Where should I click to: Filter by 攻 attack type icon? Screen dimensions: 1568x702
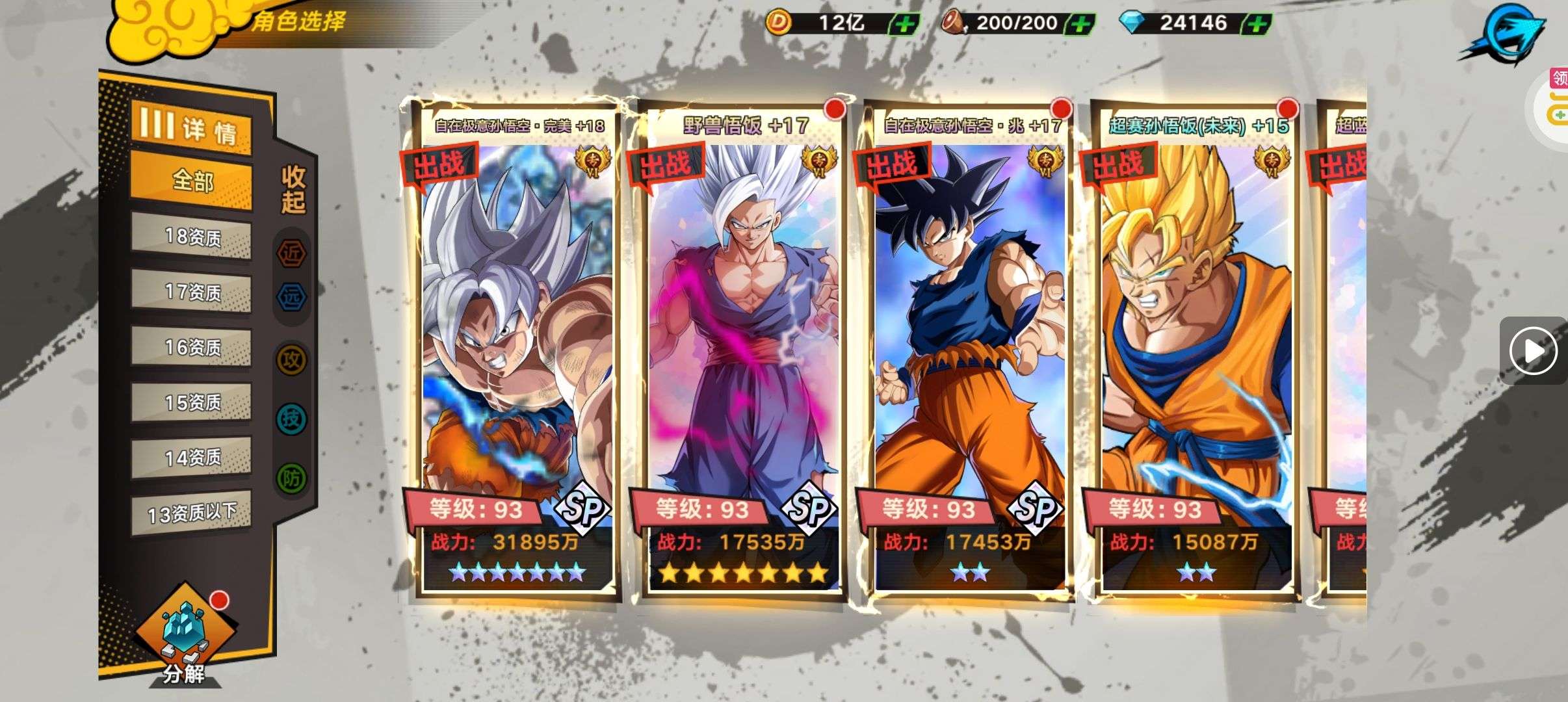291,359
